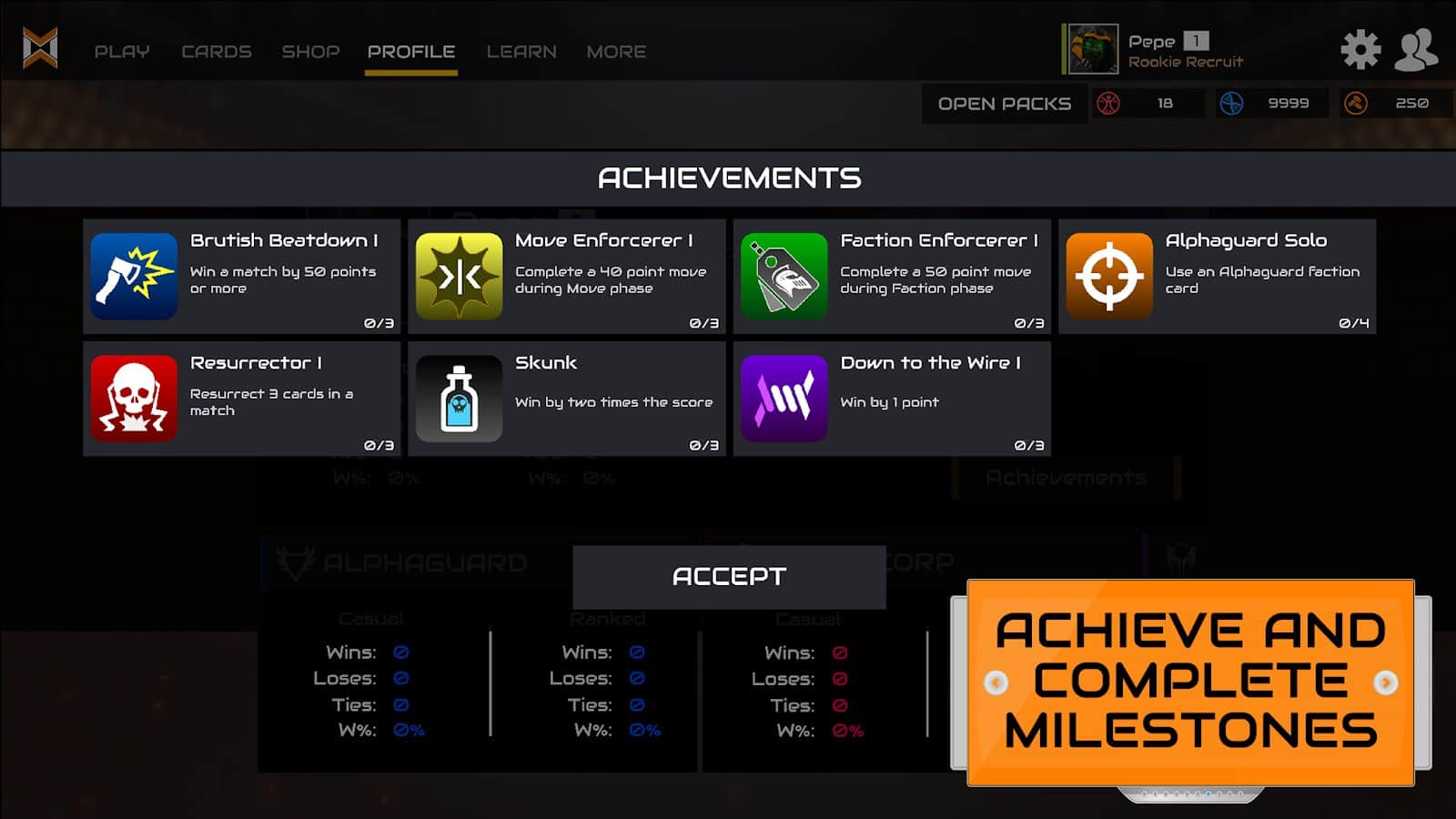Accept the achievements dialog
Image resolution: width=1456 pixels, height=819 pixels.
coord(729,577)
